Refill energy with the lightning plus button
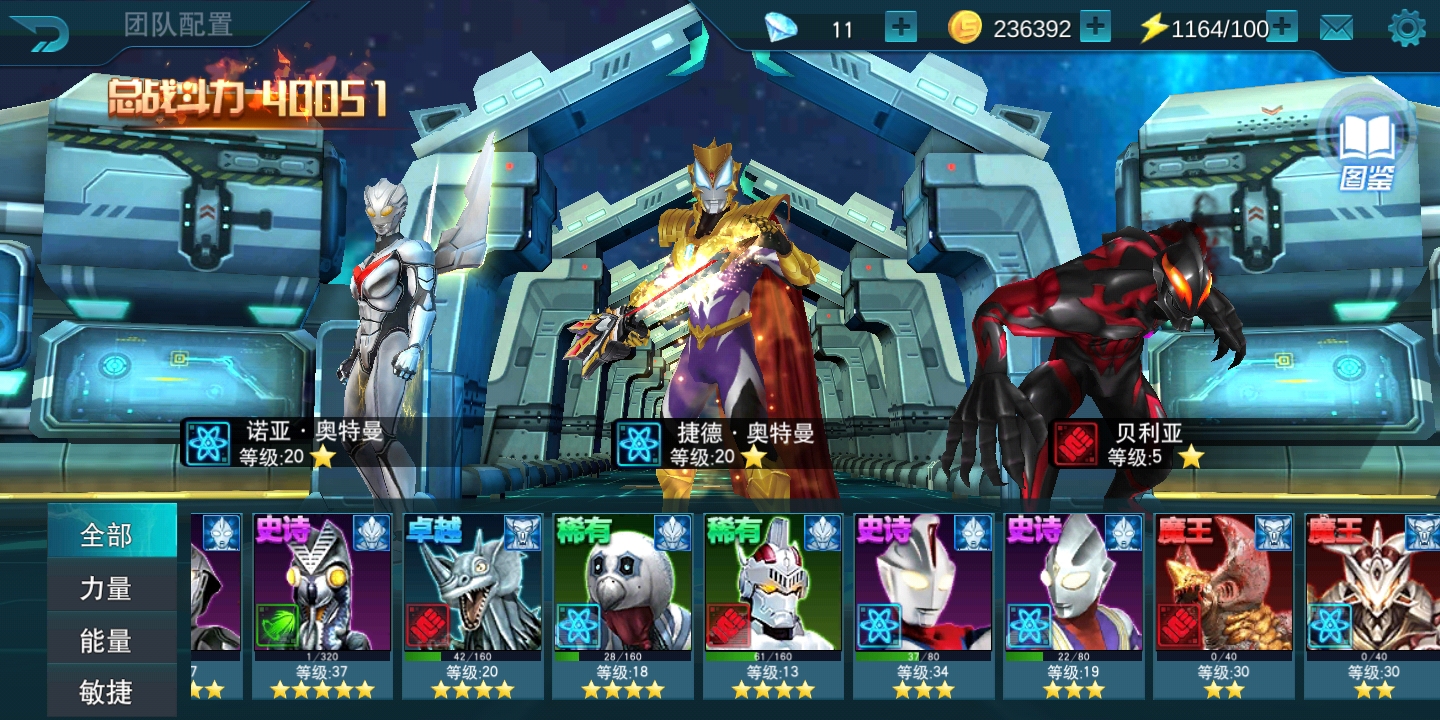This screenshot has width=1440, height=720. [x=1282, y=28]
